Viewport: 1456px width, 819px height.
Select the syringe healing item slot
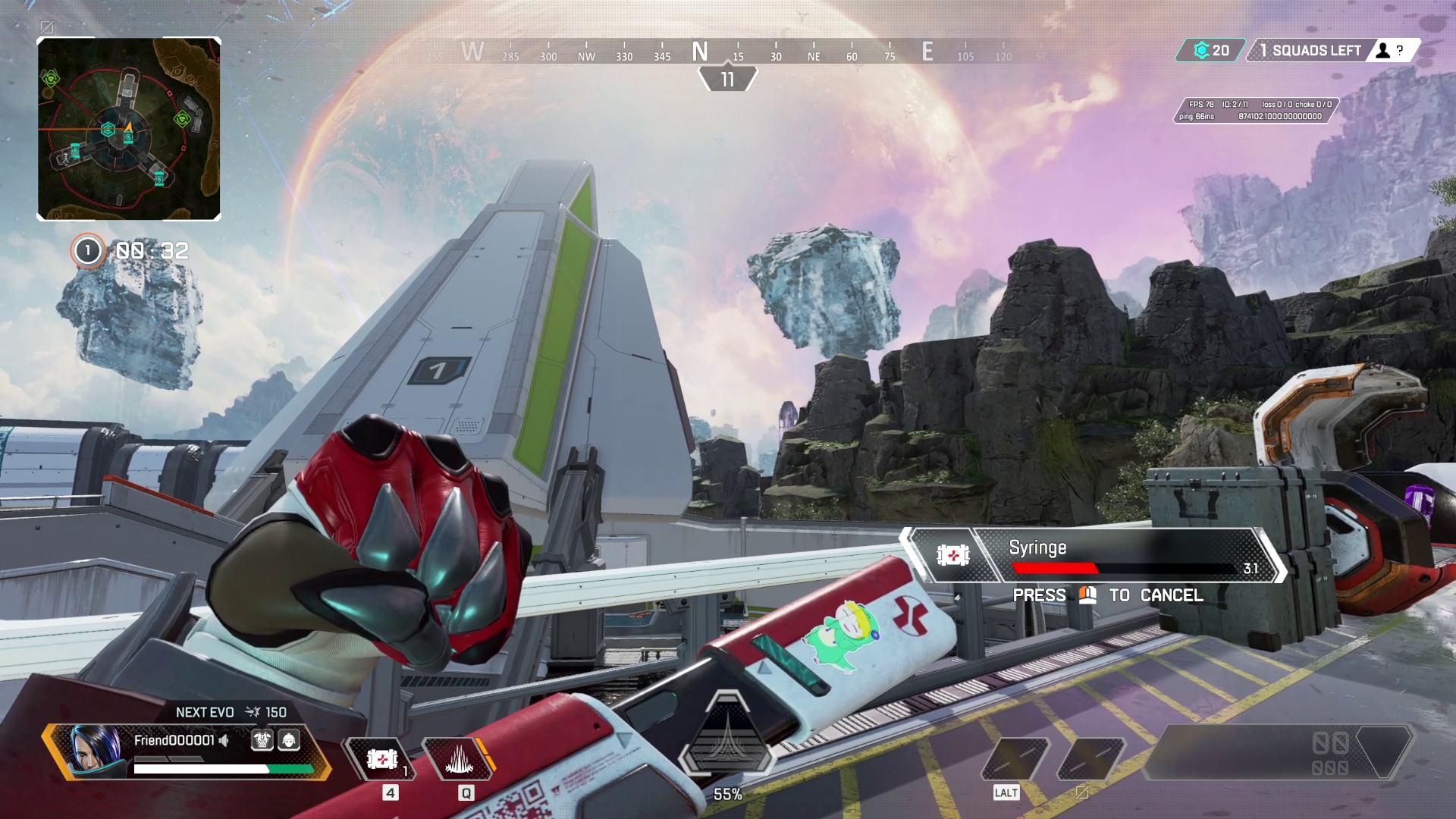point(381,758)
